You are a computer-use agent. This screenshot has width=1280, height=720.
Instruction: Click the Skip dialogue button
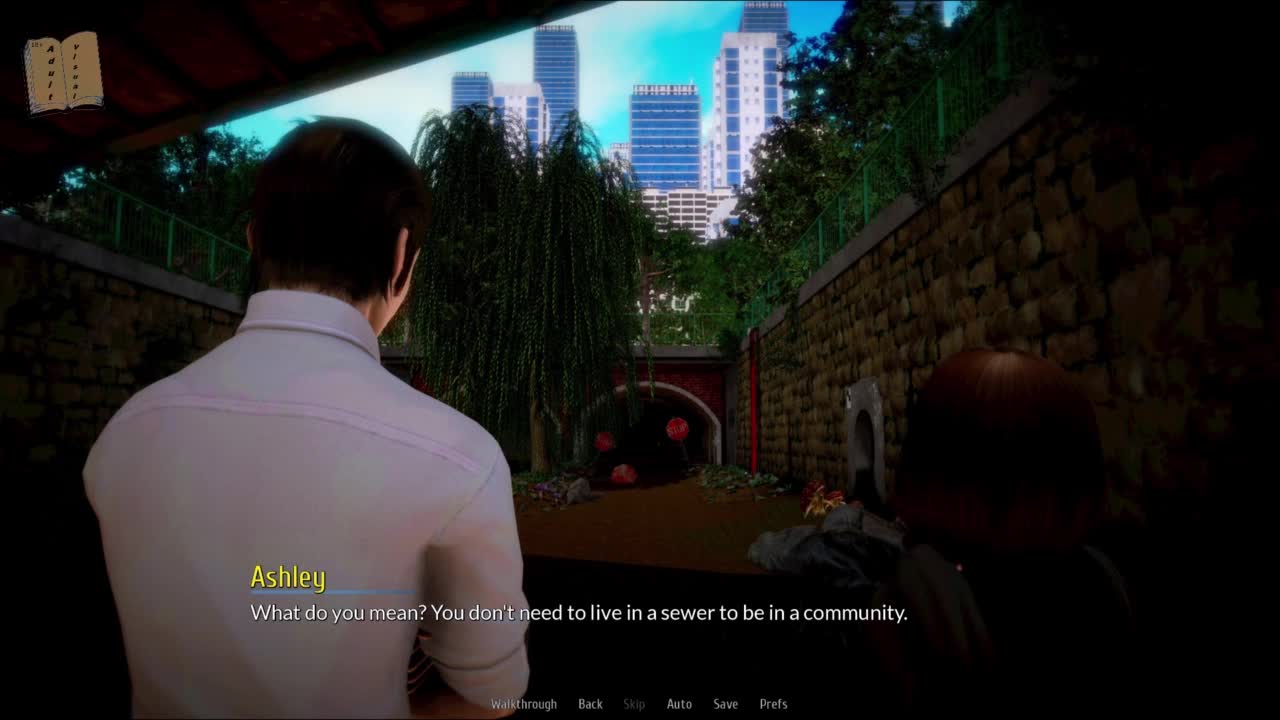click(x=634, y=704)
